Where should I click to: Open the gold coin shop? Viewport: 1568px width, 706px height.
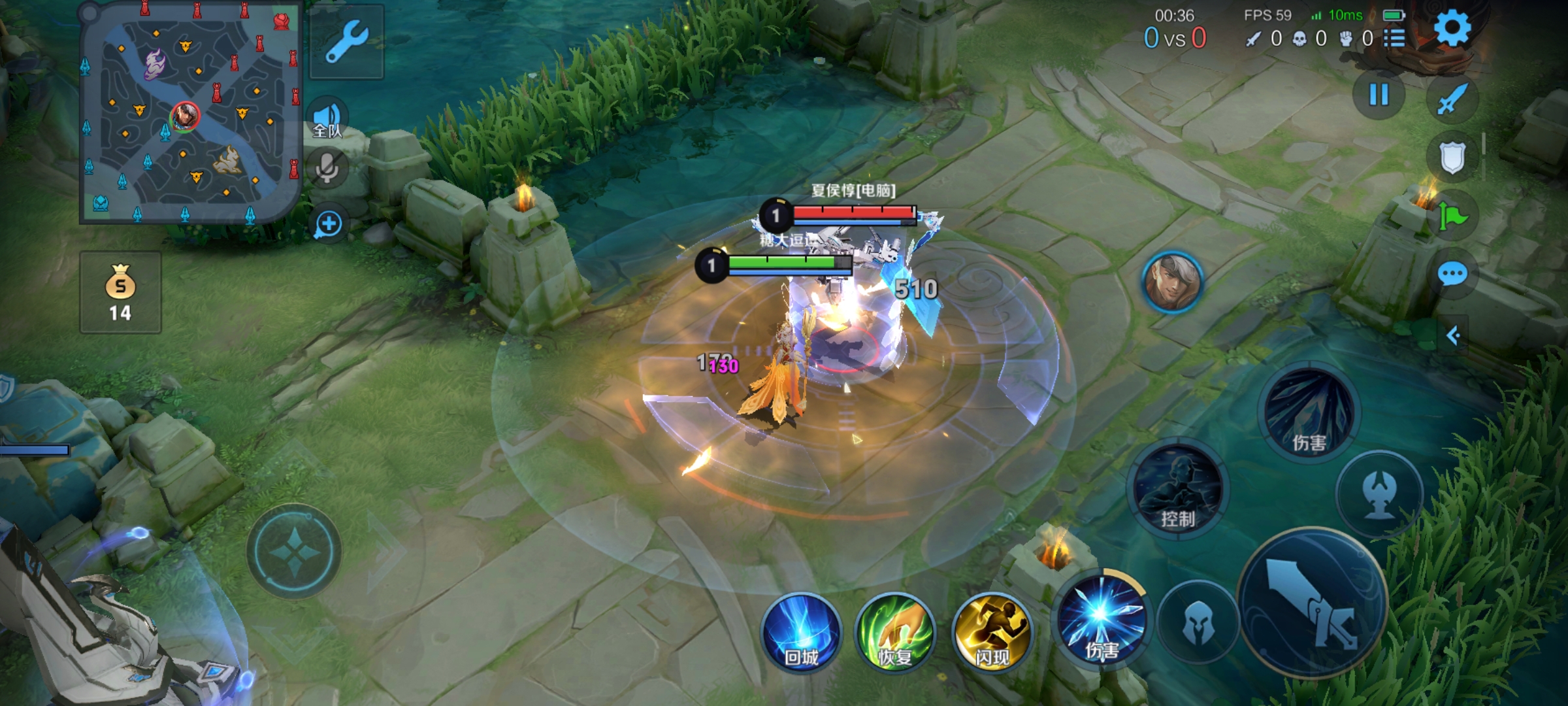[x=120, y=292]
